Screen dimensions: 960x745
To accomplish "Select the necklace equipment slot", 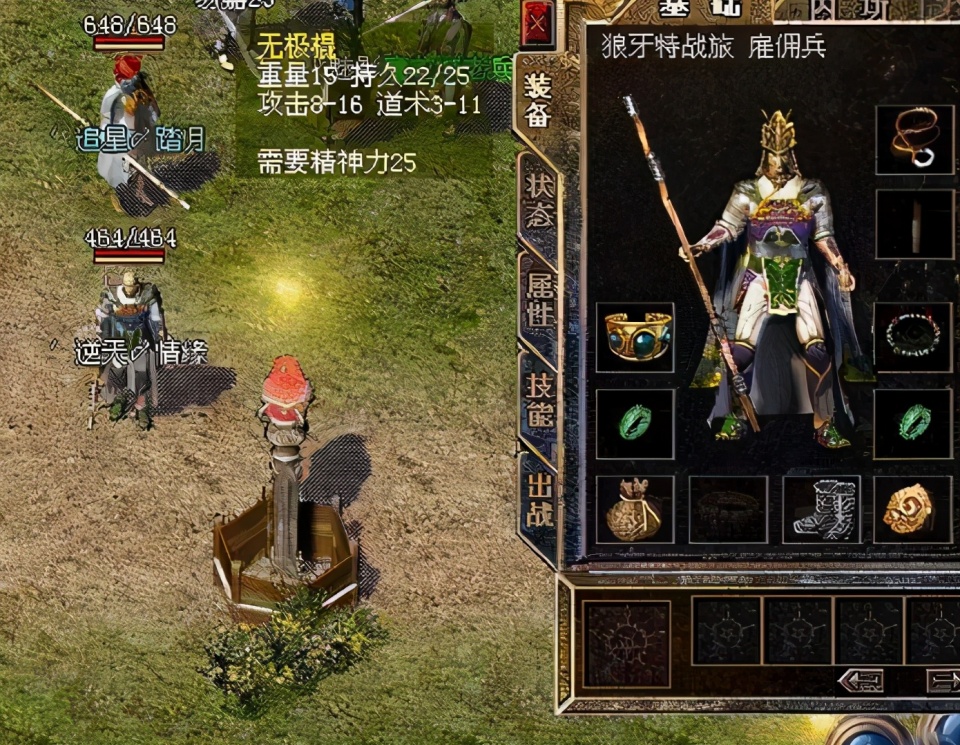I will coord(914,139).
